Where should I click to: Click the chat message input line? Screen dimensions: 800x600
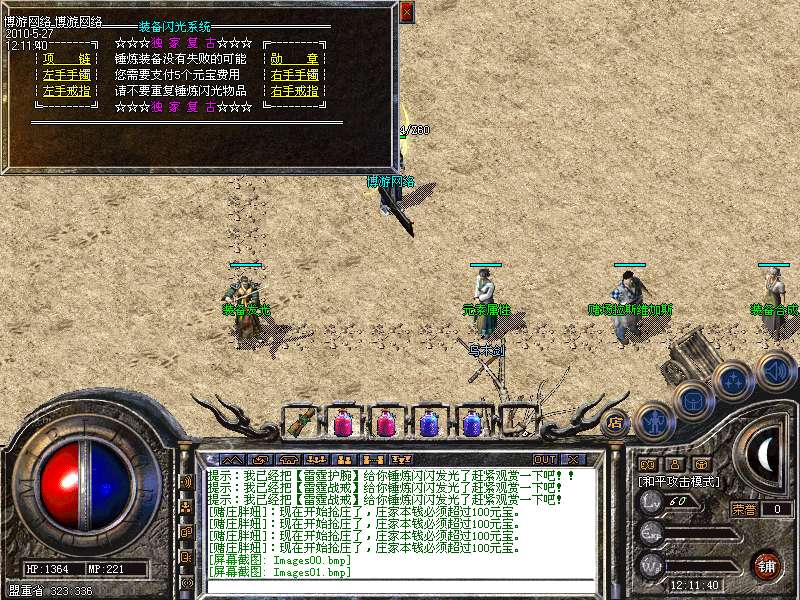400,585
